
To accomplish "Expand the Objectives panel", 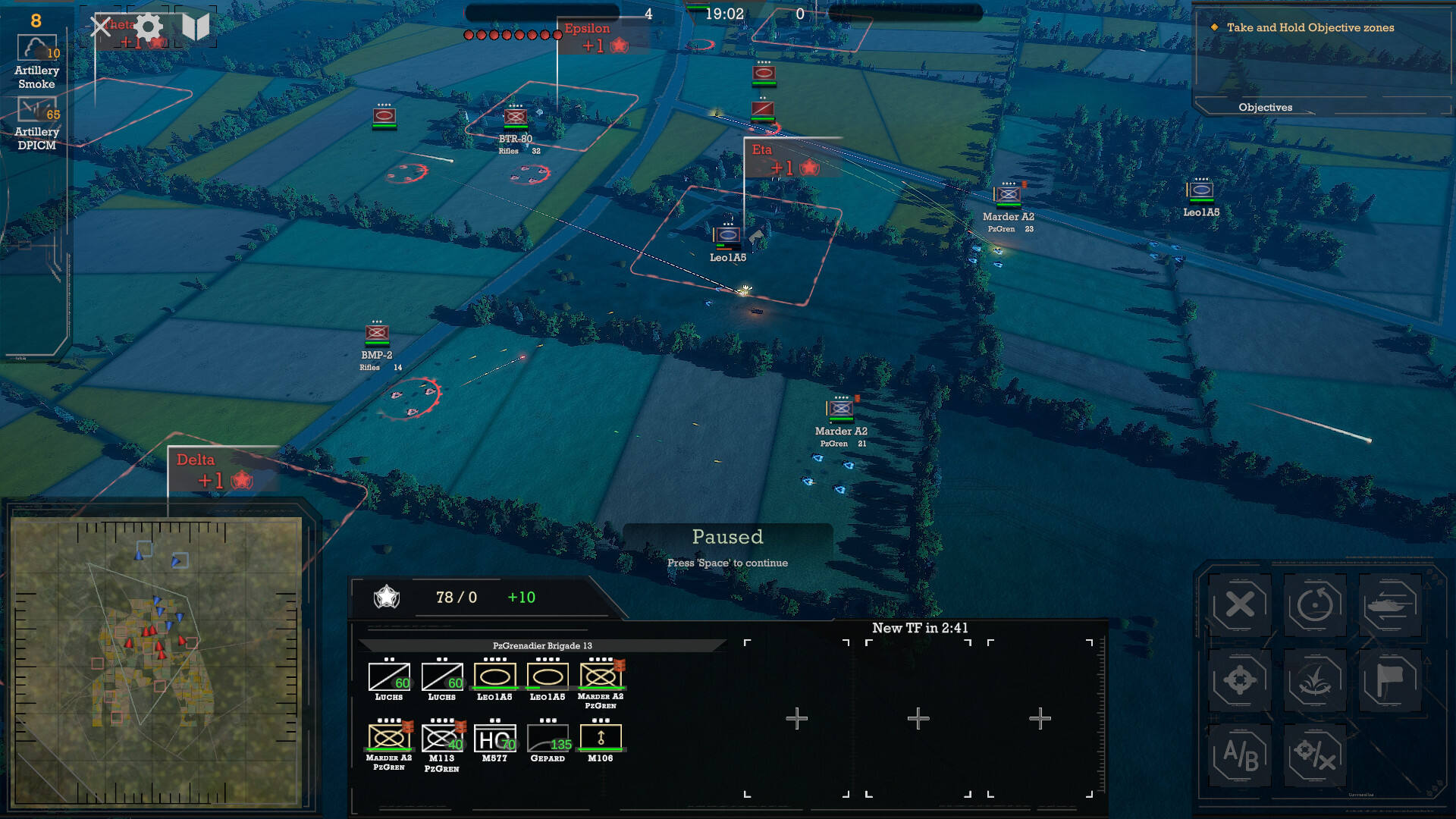I will point(1265,108).
